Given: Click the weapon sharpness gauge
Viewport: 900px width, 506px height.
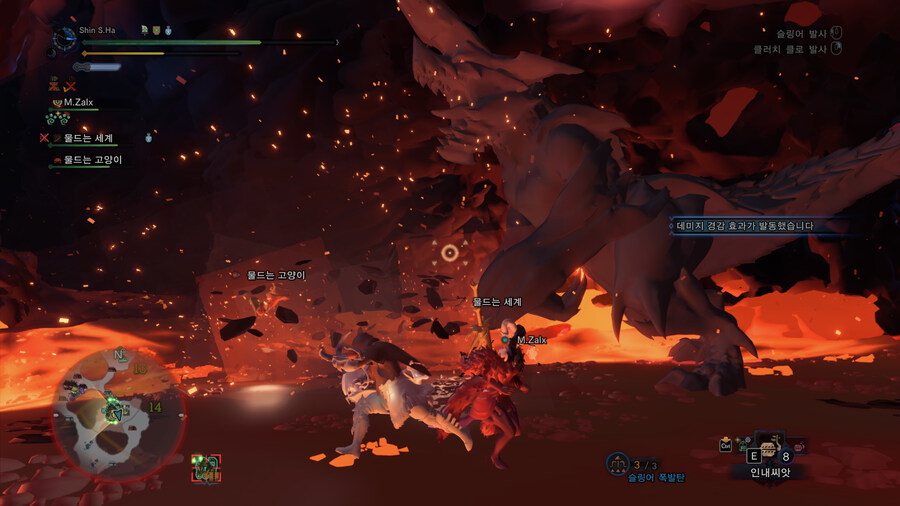Looking at the screenshot, I should click(98, 67).
